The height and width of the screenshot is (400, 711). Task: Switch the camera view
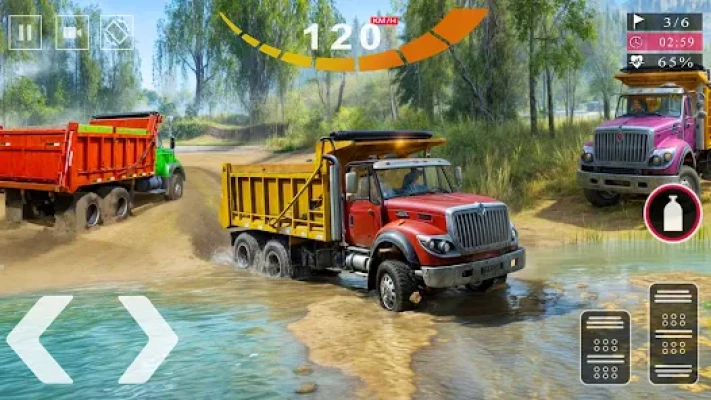point(72,32)
